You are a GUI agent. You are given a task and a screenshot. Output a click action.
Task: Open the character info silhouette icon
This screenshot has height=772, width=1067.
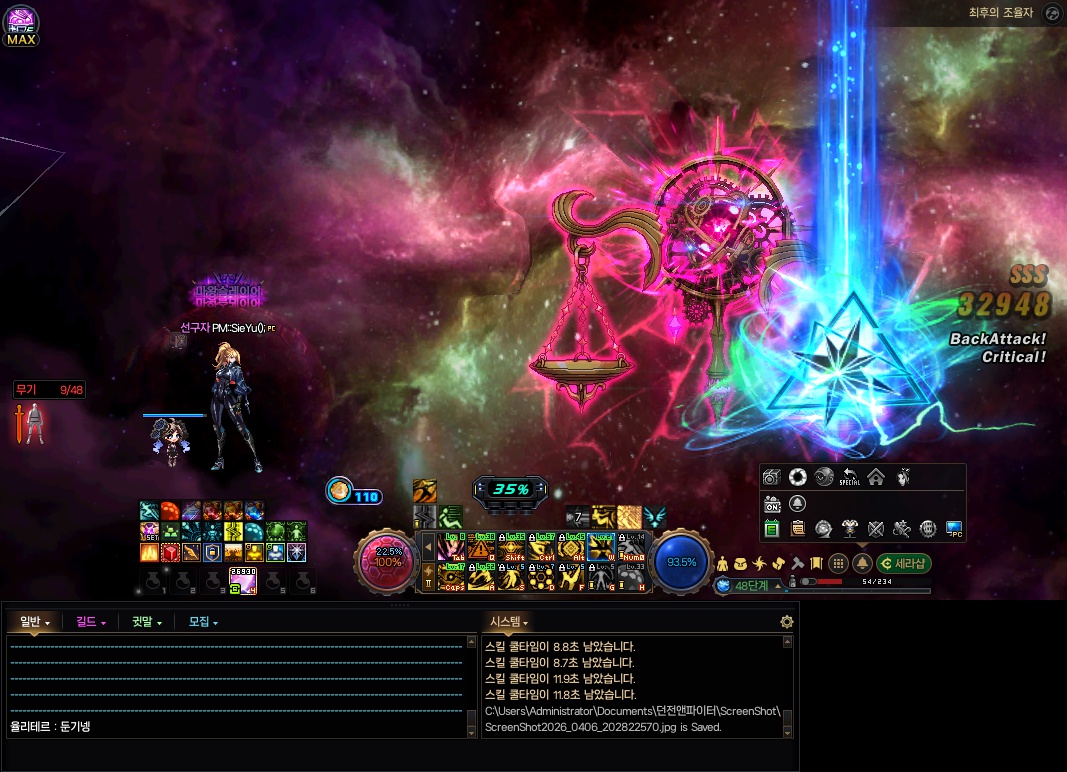click(723, 563)
